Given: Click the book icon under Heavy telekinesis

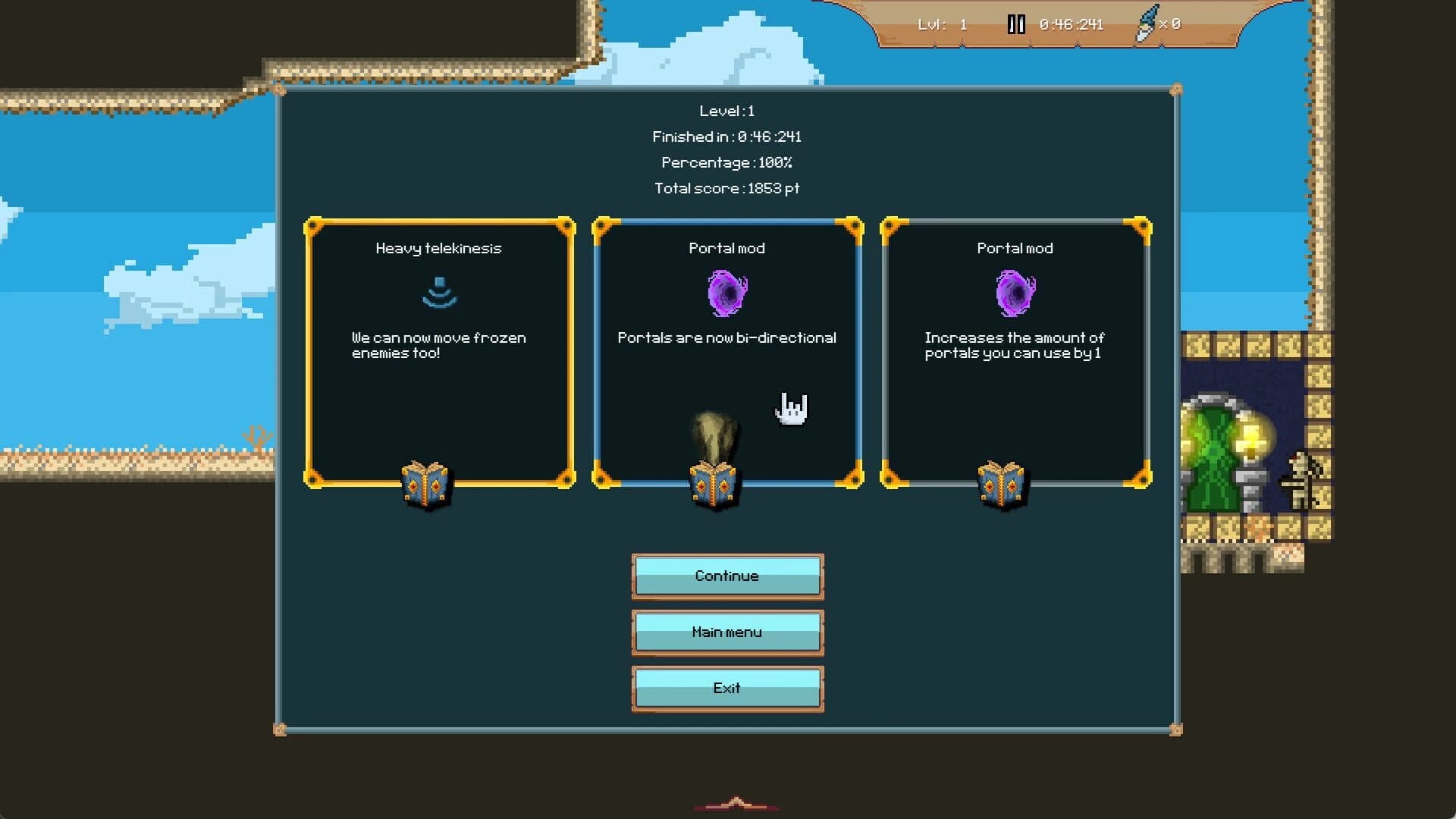Looking at the screenshot, I should [x=425, y=483].
